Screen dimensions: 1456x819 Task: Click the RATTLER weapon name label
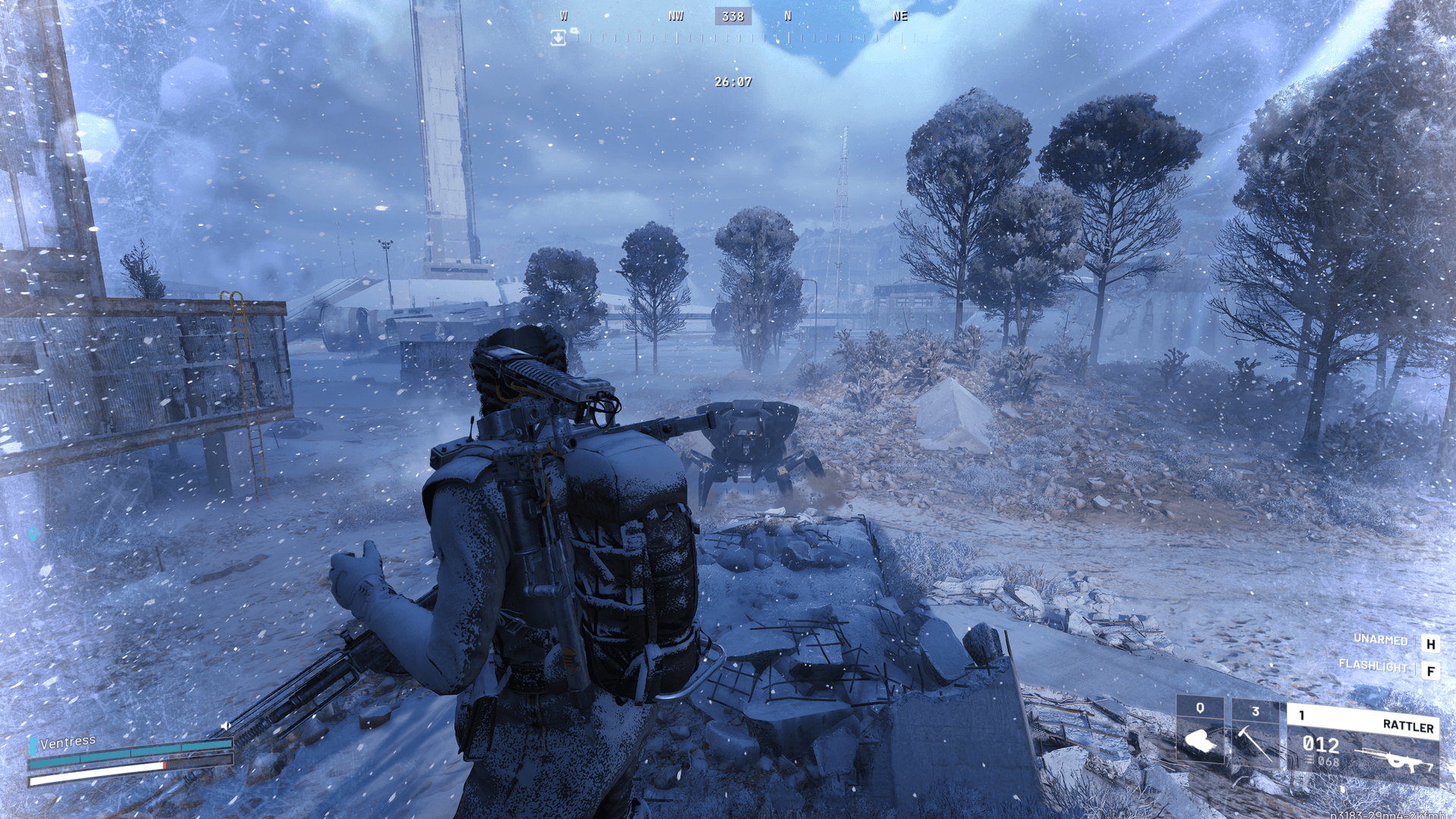coord(1409,724)
